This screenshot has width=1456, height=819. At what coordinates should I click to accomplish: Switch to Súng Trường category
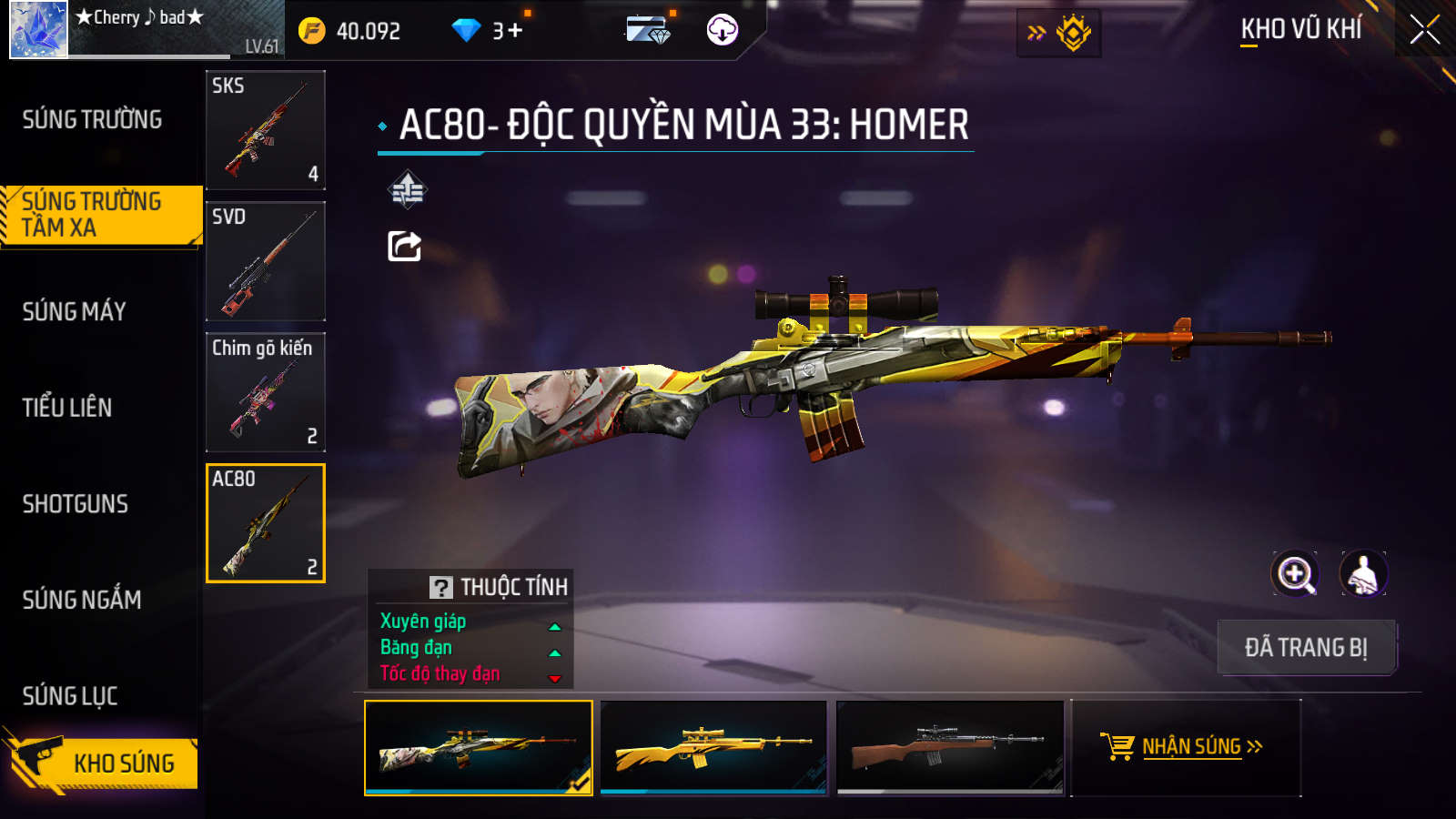click(x=92, y=119)
